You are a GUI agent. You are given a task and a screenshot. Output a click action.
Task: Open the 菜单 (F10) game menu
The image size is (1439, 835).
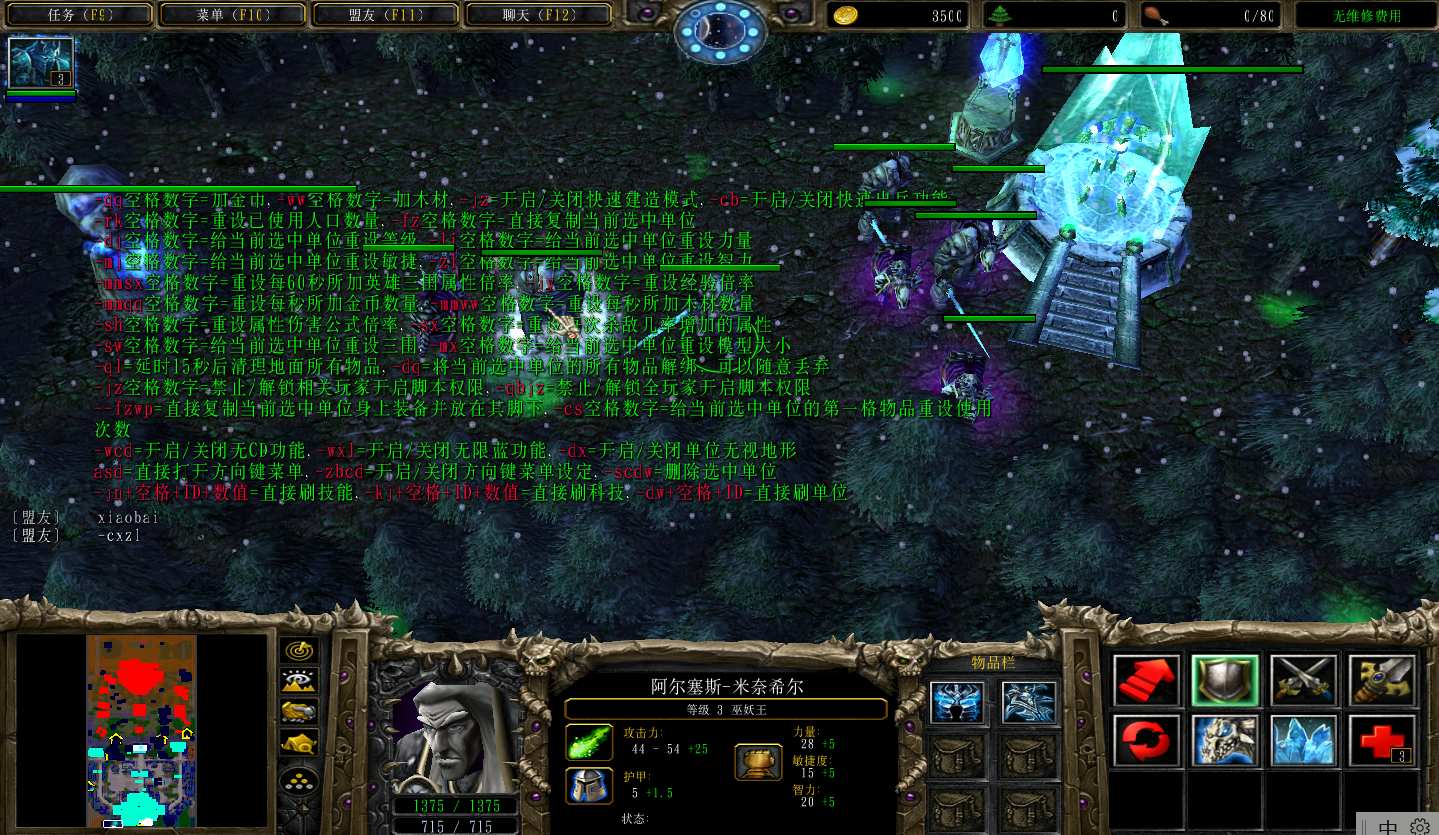coord(234,15)
